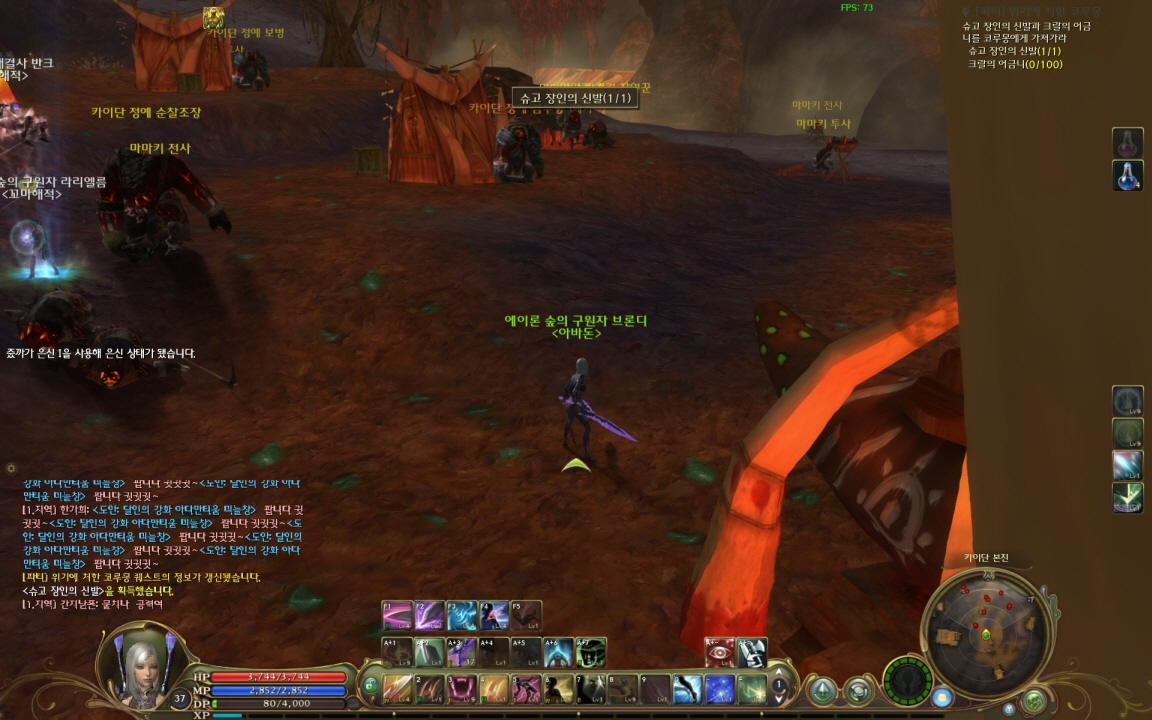Open the round green menu button below minimap
The image size is (1152, 720).
(1034, 701)
